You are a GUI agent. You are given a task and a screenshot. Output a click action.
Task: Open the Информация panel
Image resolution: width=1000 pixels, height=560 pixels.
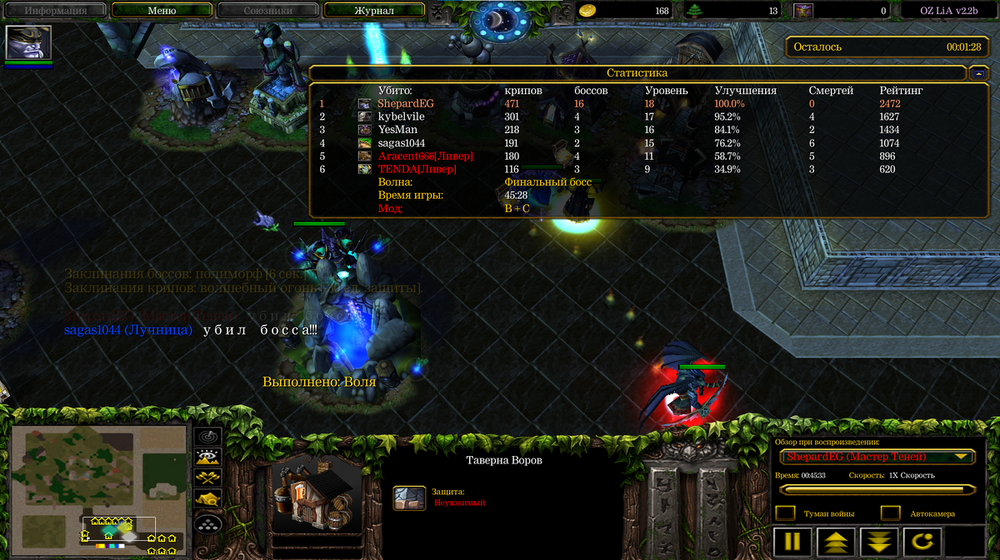pyautogui.click(x=54, y=11)
